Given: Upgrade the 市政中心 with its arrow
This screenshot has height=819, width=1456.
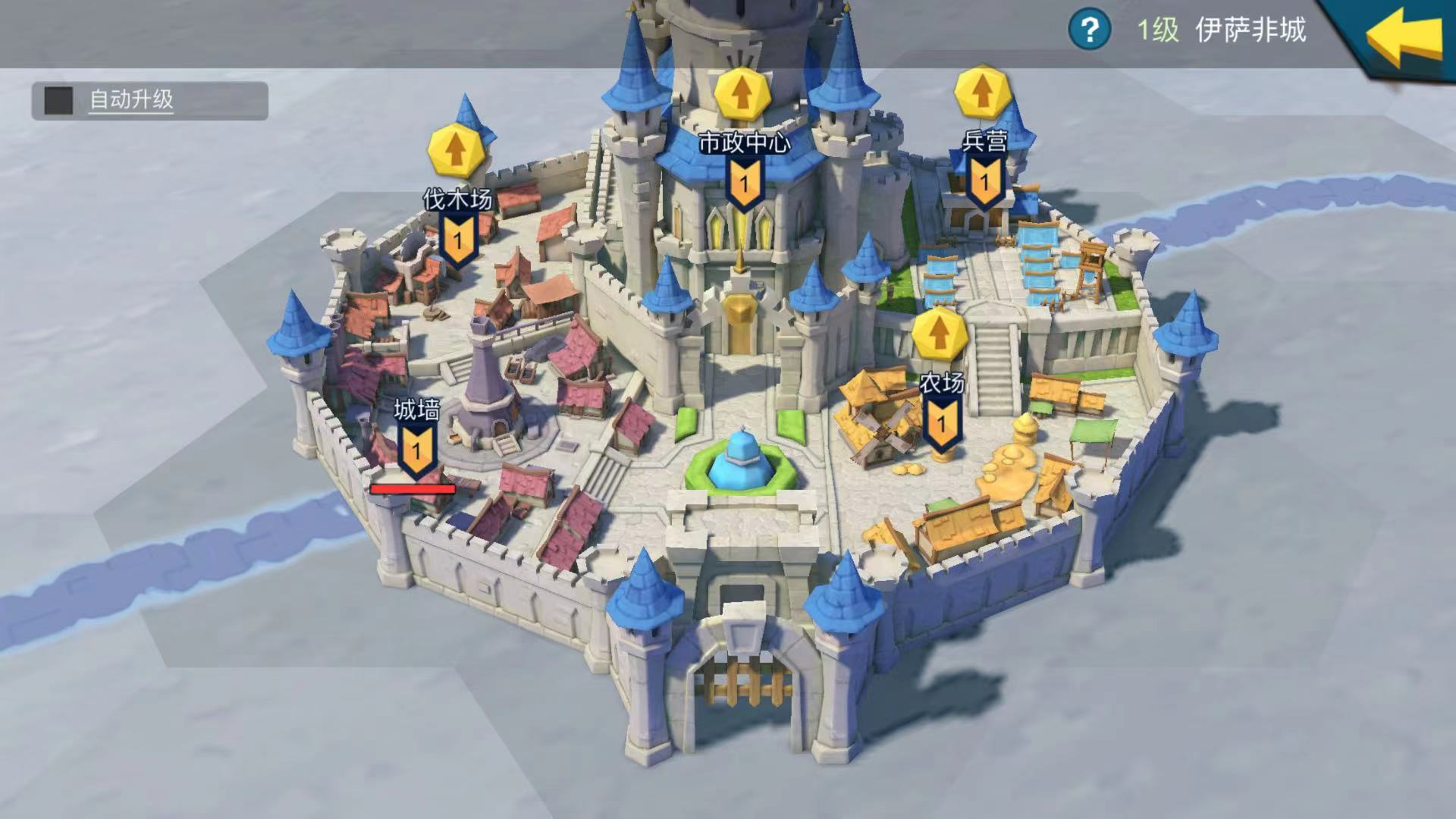Looking at the screenshot, I should point(742,93).
